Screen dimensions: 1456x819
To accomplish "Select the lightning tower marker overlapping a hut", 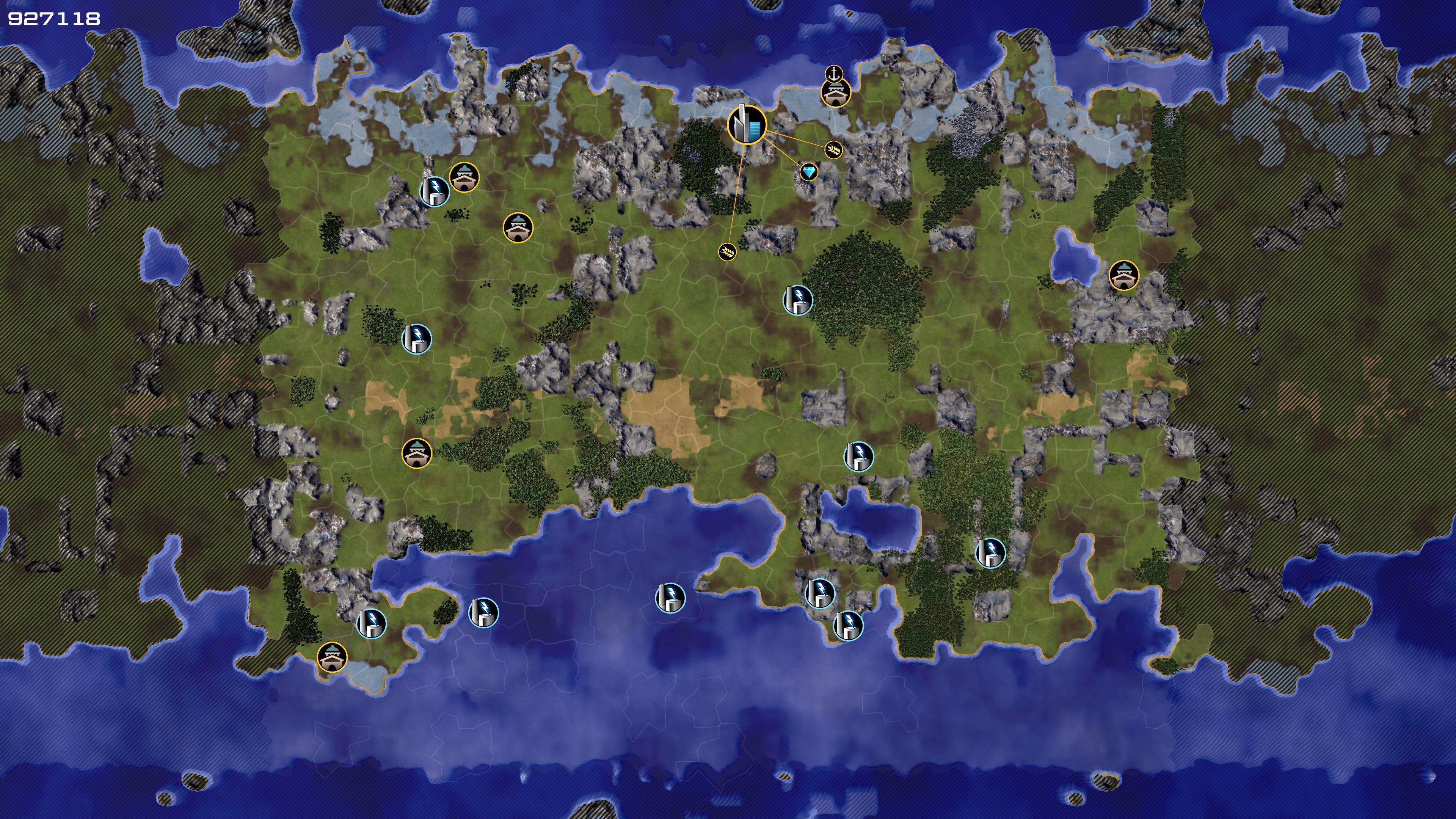I will click(x=434, y=191).
